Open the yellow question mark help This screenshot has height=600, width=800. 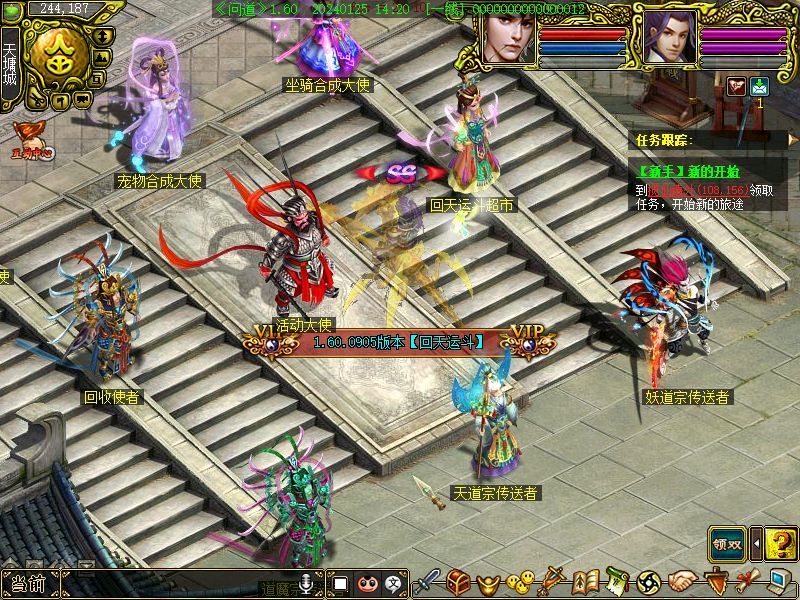click(781, 544)
